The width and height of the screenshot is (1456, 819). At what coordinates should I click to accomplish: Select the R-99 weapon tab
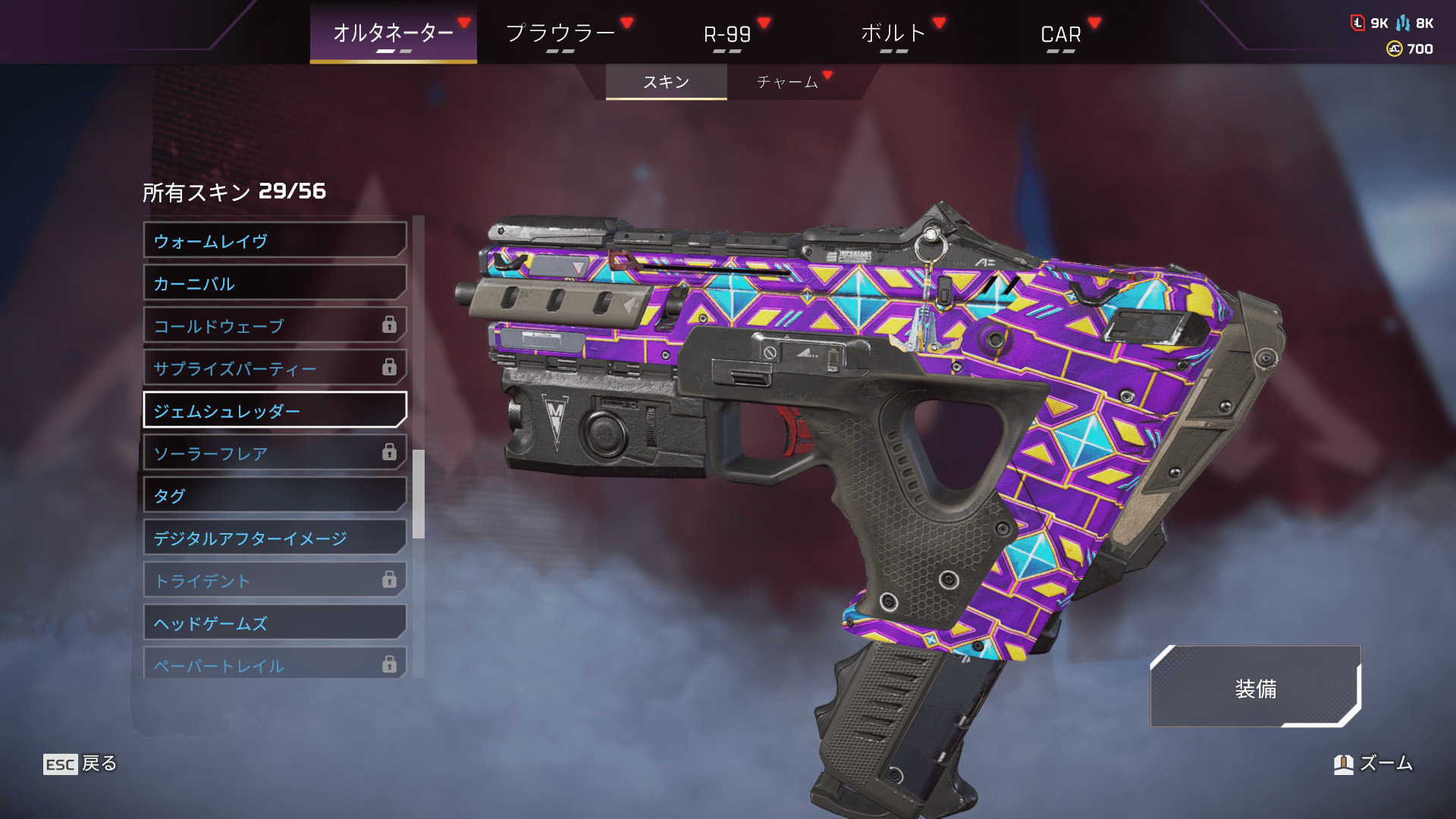click(x=727, y=34)
